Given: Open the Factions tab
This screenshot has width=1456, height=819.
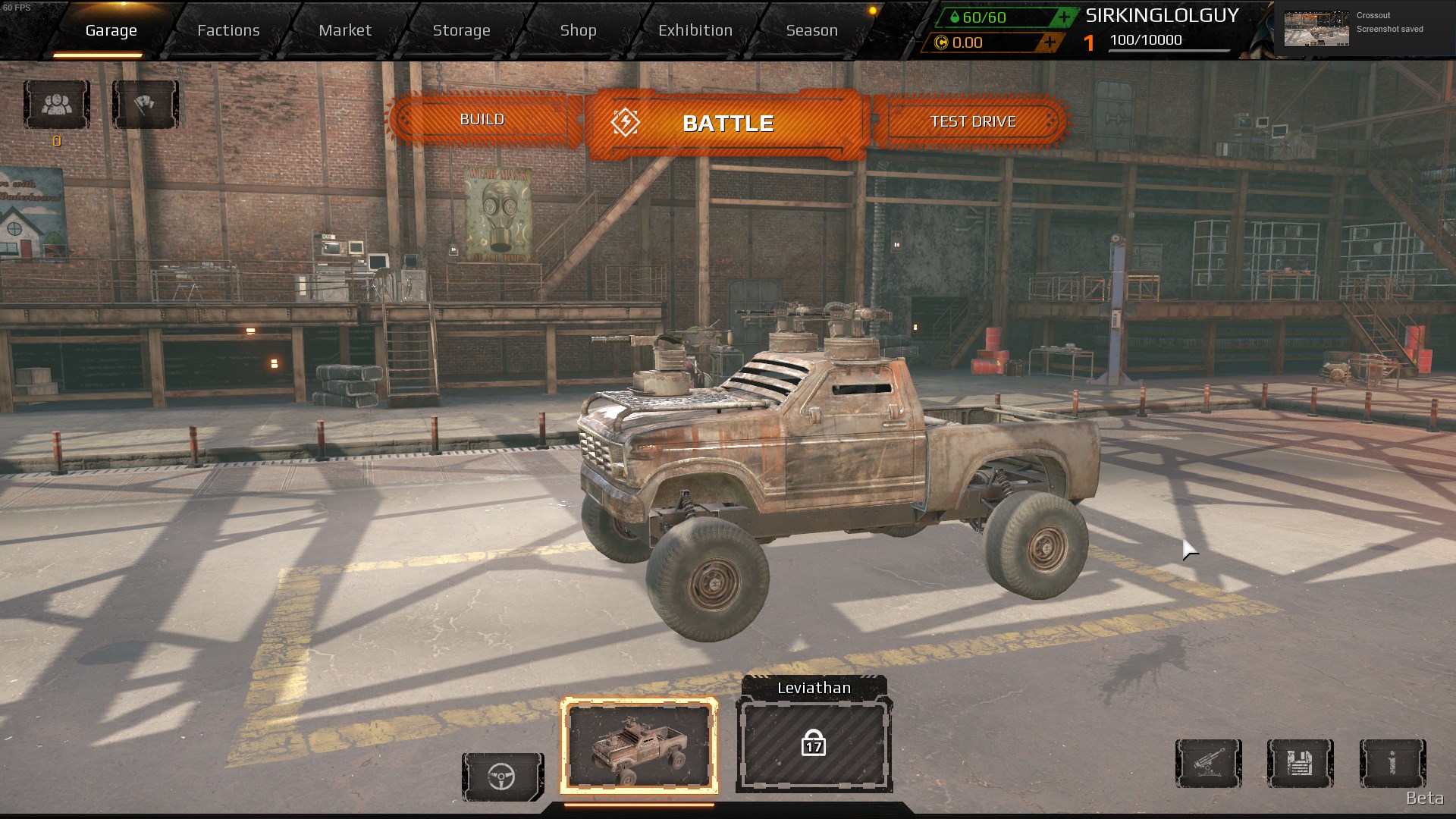Looking at the screenshot, I should [x=228, y=30].
